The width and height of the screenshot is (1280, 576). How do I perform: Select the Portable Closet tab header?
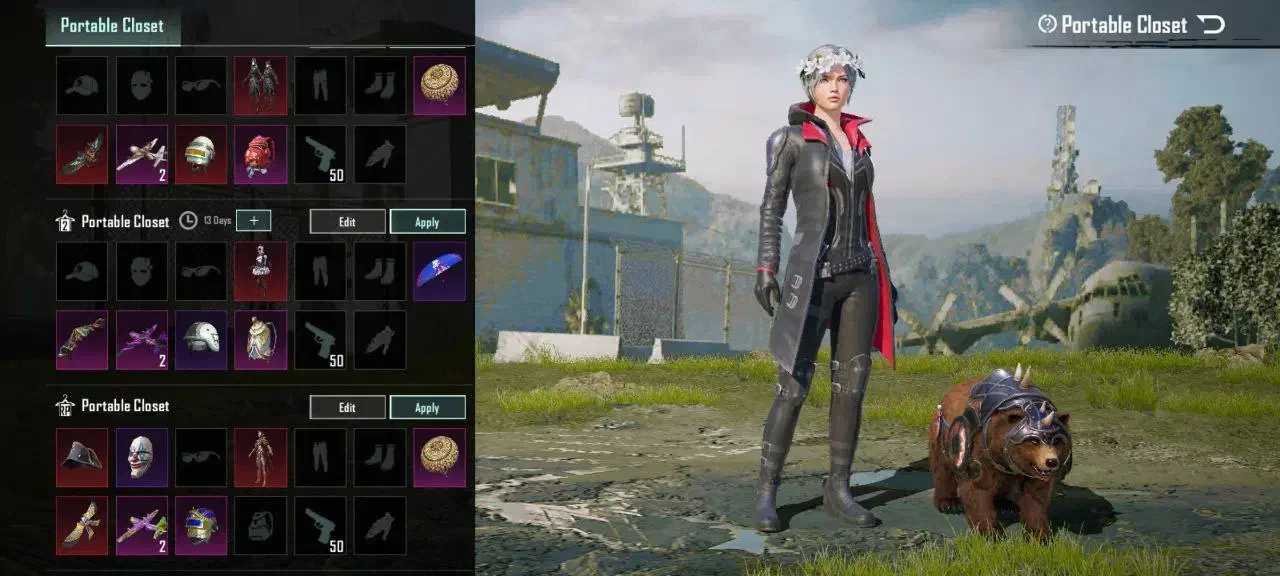112,26
